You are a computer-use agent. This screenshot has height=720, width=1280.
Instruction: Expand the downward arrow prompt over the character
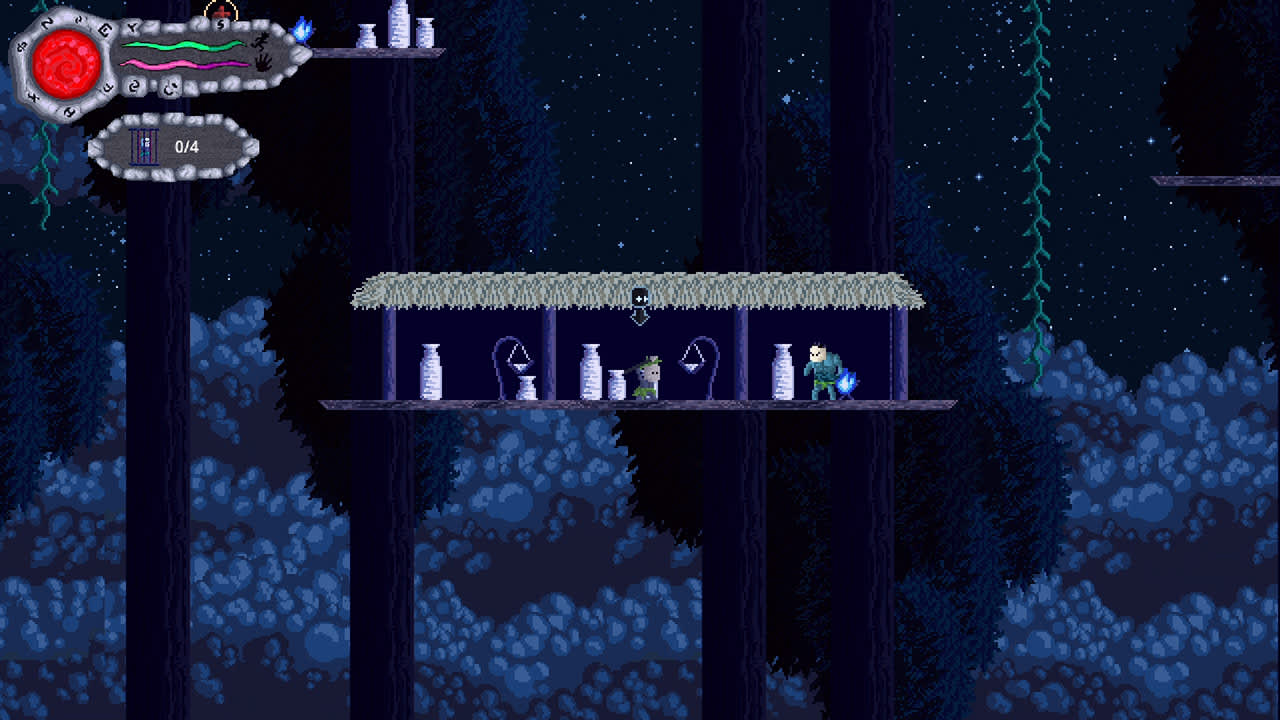pyautogui.click(x=640, y=318)
